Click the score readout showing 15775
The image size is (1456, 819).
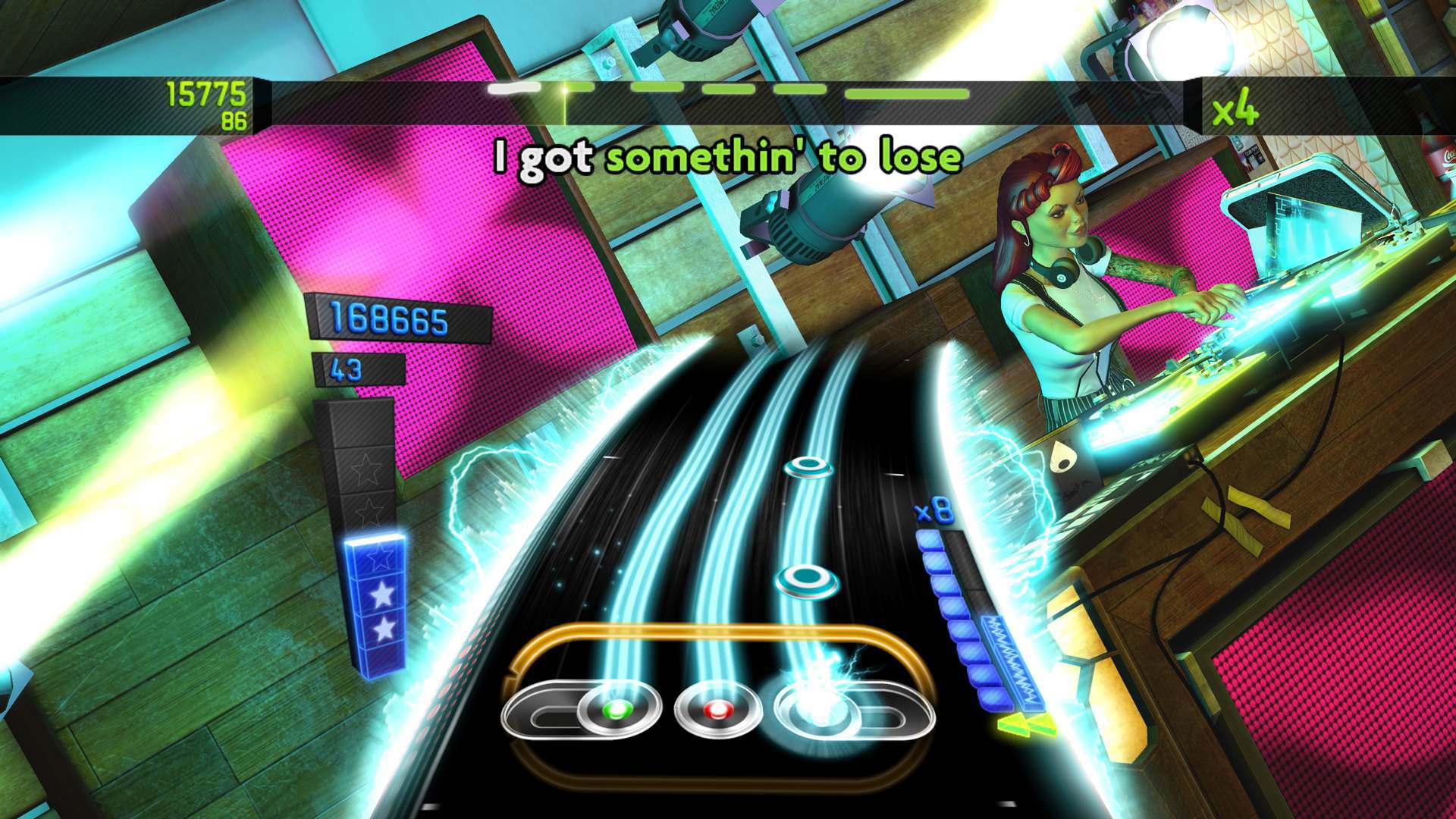point(205,94)
